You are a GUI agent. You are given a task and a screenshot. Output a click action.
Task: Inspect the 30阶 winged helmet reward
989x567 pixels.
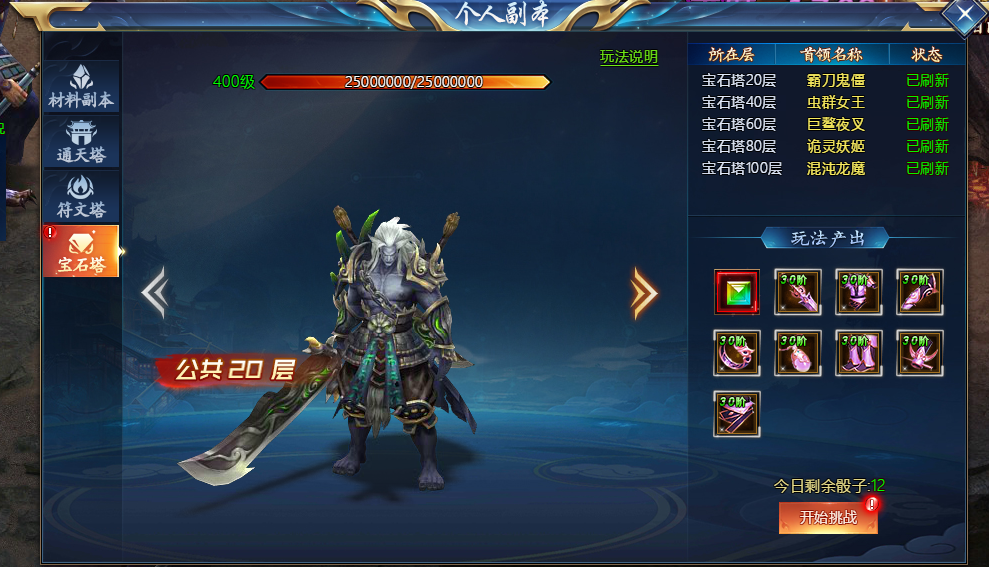[x=920, y=353]
